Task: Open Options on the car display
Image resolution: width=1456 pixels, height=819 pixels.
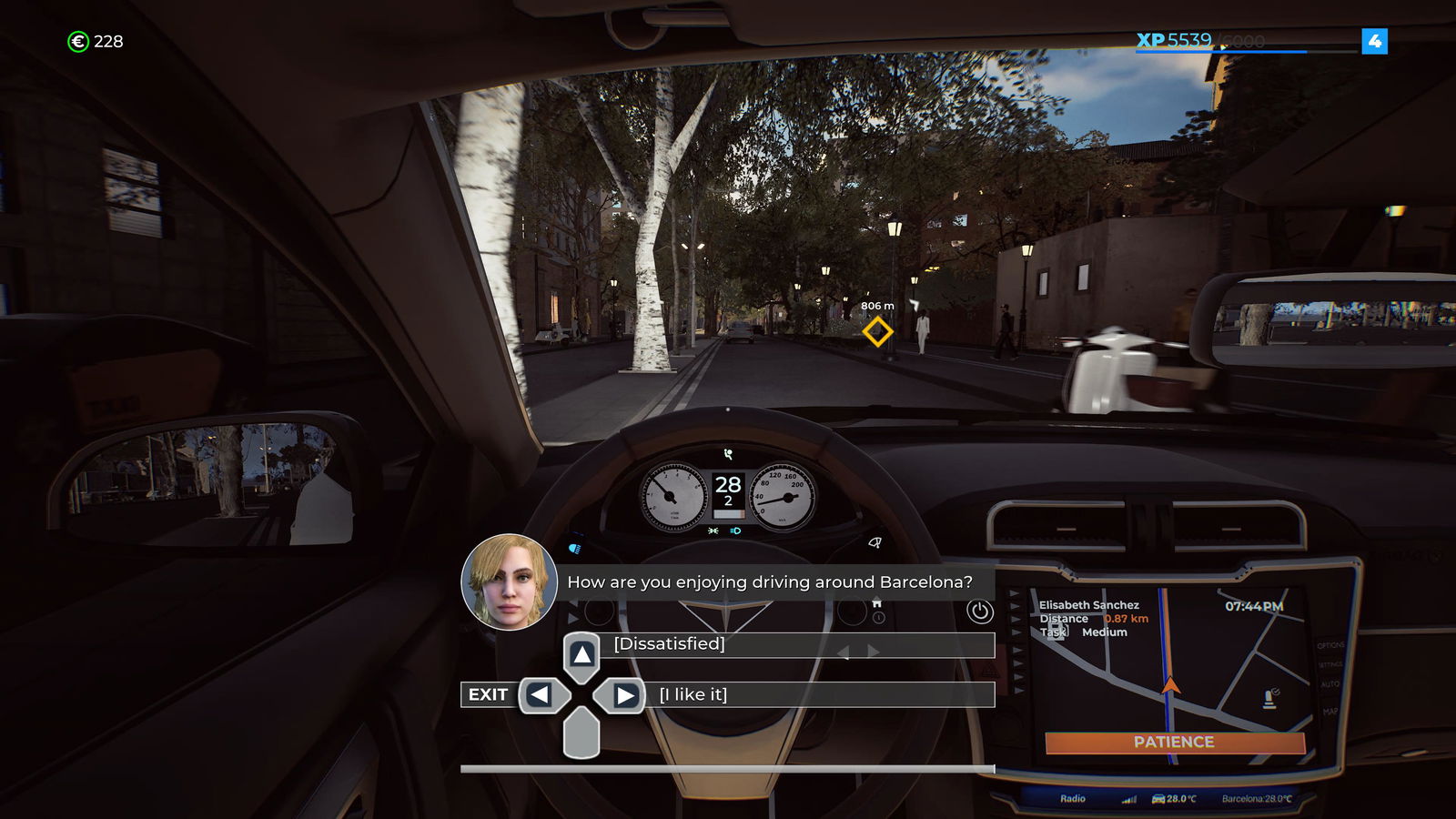Action: tap(1330, 645)
